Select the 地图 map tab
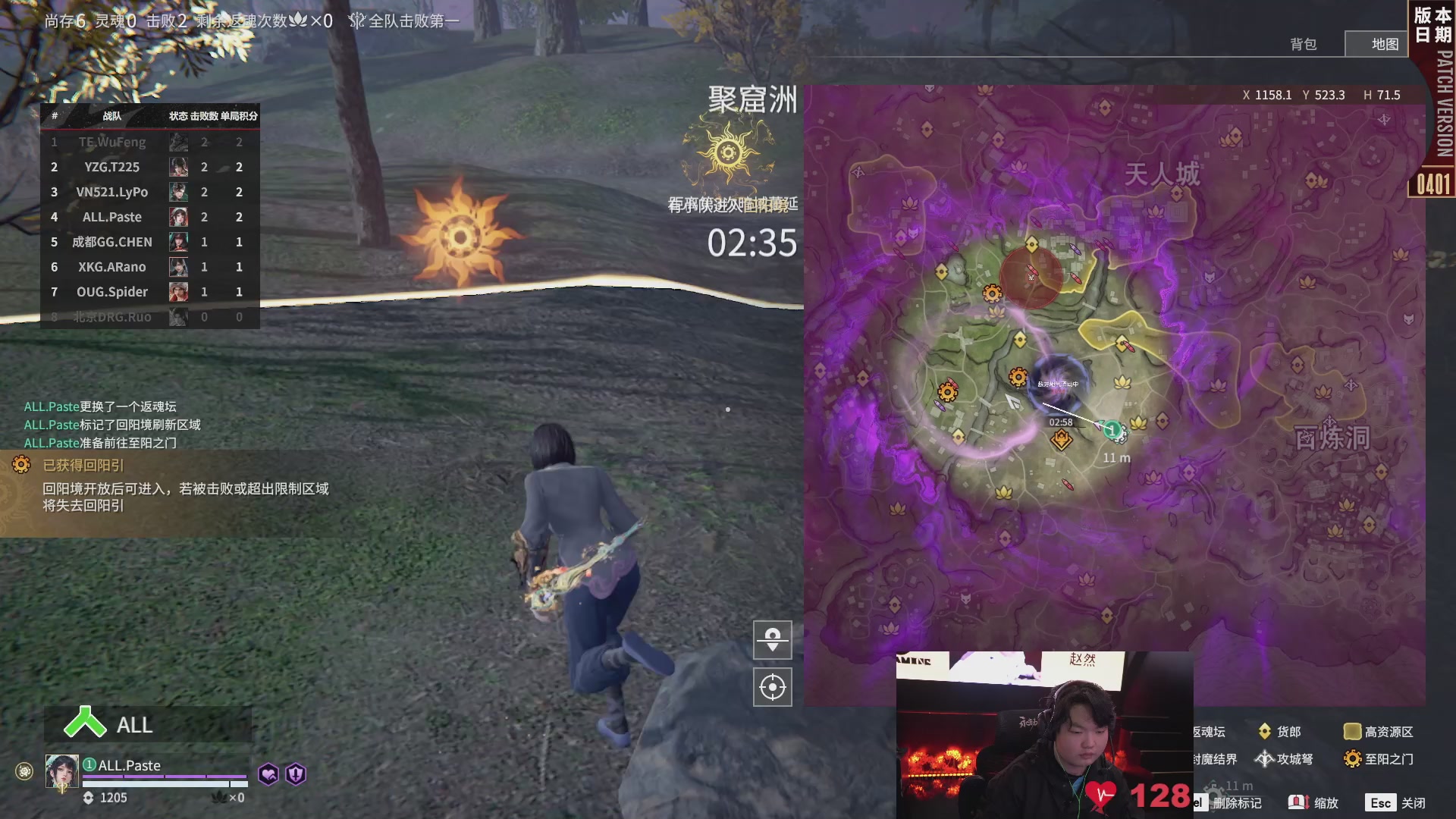Screen dimensions: 1456x819 pos(1385,44)
